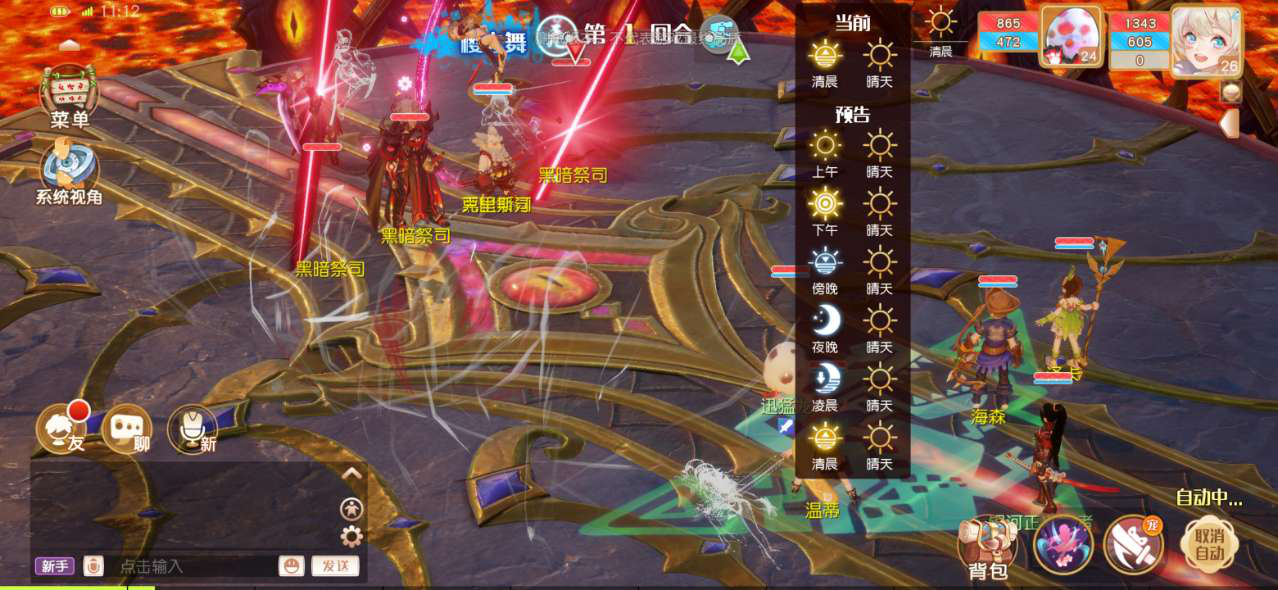The height and width of the screenshot is (590, 1278).
Task: Expand the chat panel with the up arrow
Action: tap(351, 473)
